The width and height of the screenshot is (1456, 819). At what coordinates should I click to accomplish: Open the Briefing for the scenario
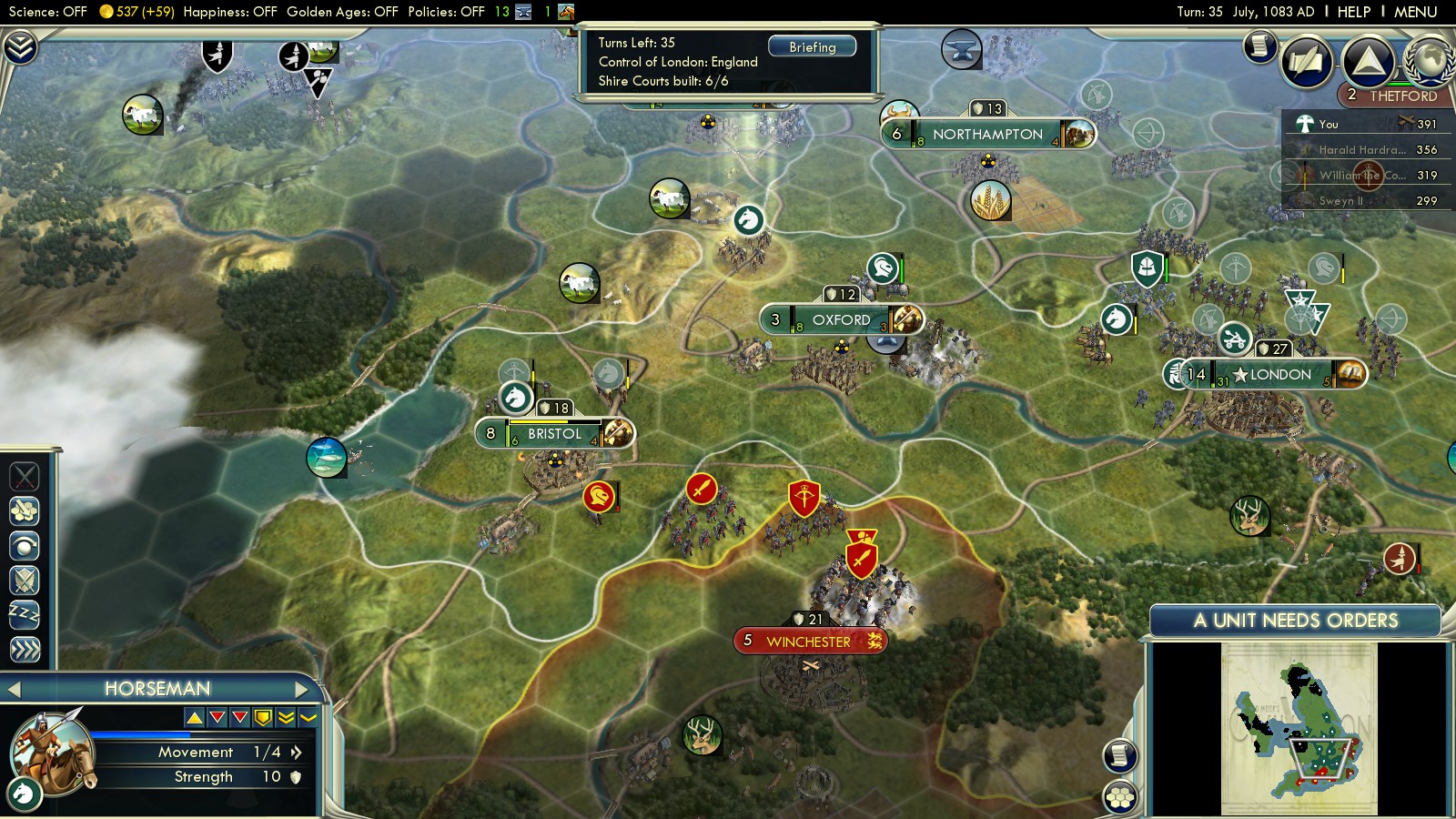(812, 46)
